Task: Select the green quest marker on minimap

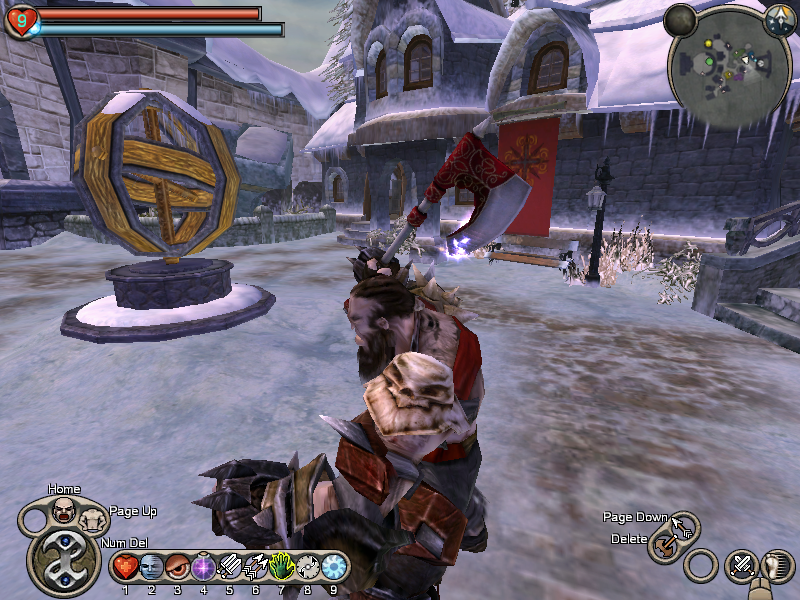Action: [x=709, y=60]
